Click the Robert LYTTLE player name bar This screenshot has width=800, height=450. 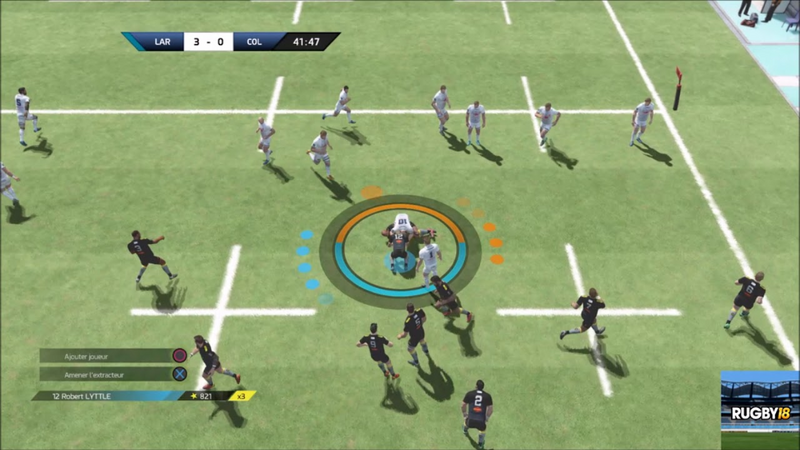click(110, 396)
